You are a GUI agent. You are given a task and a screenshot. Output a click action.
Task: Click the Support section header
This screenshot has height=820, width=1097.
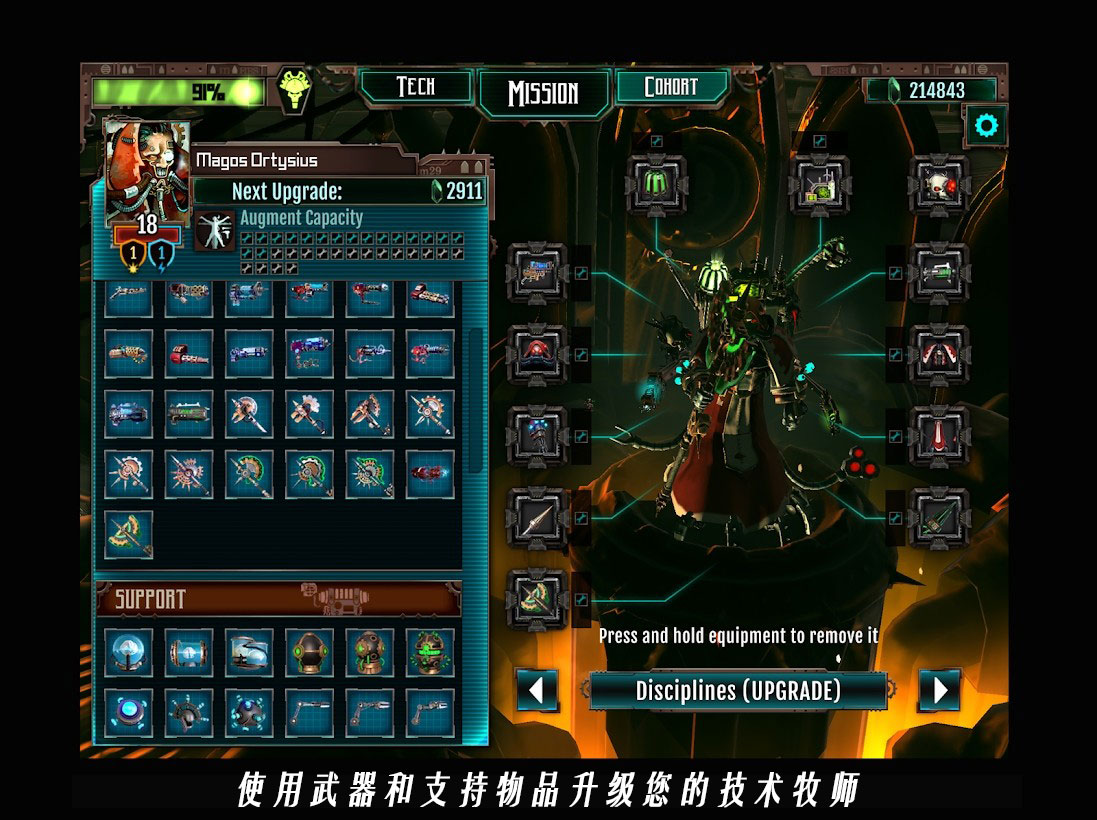(x=278, y=599)
